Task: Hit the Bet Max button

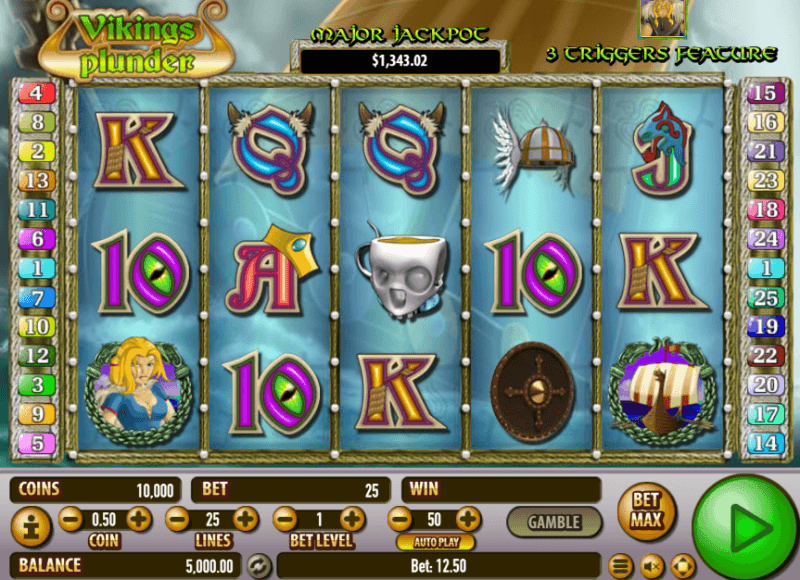Action: (646, 510)
